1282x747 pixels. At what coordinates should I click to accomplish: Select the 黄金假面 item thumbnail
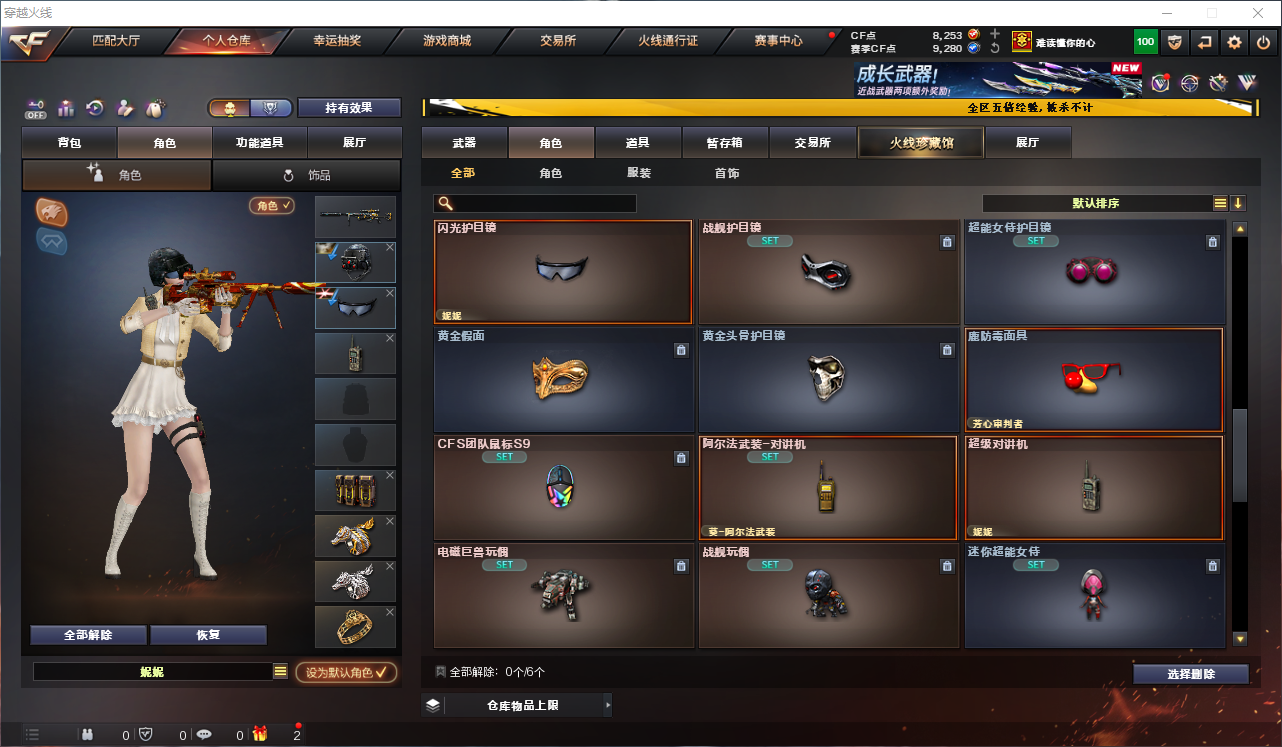[563, 380]
